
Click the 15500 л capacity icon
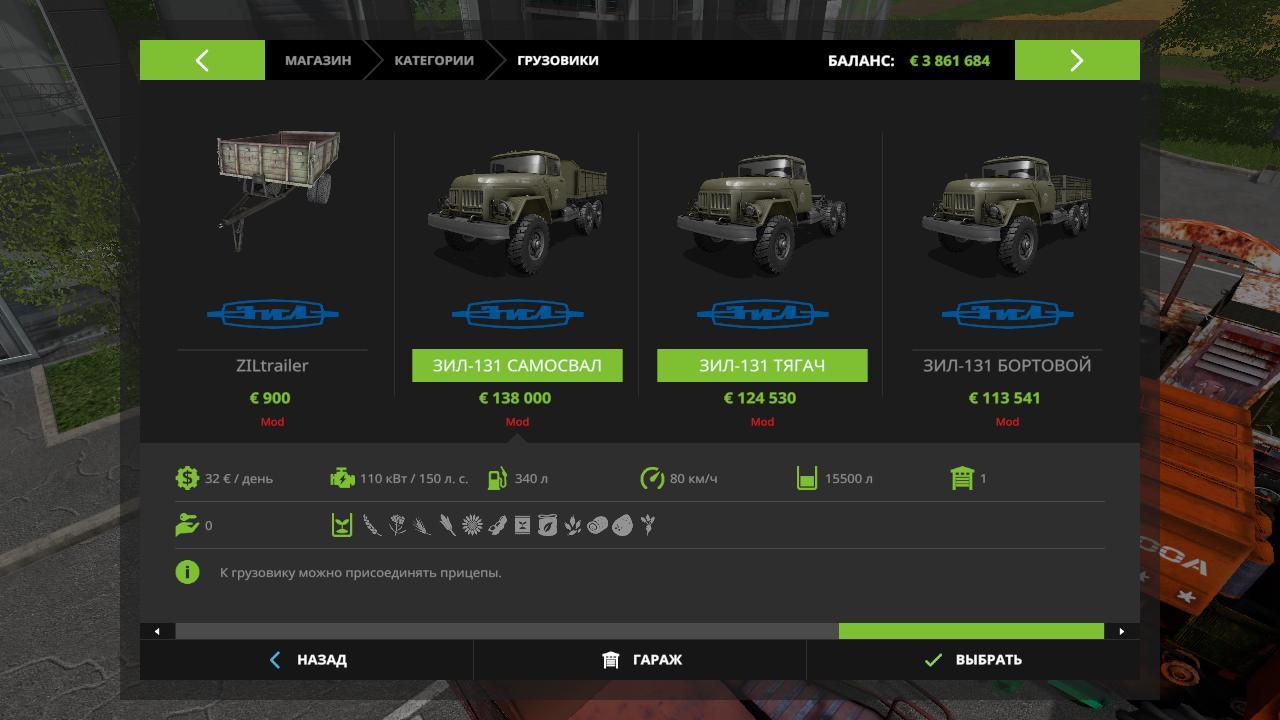(x=806, y=478)
